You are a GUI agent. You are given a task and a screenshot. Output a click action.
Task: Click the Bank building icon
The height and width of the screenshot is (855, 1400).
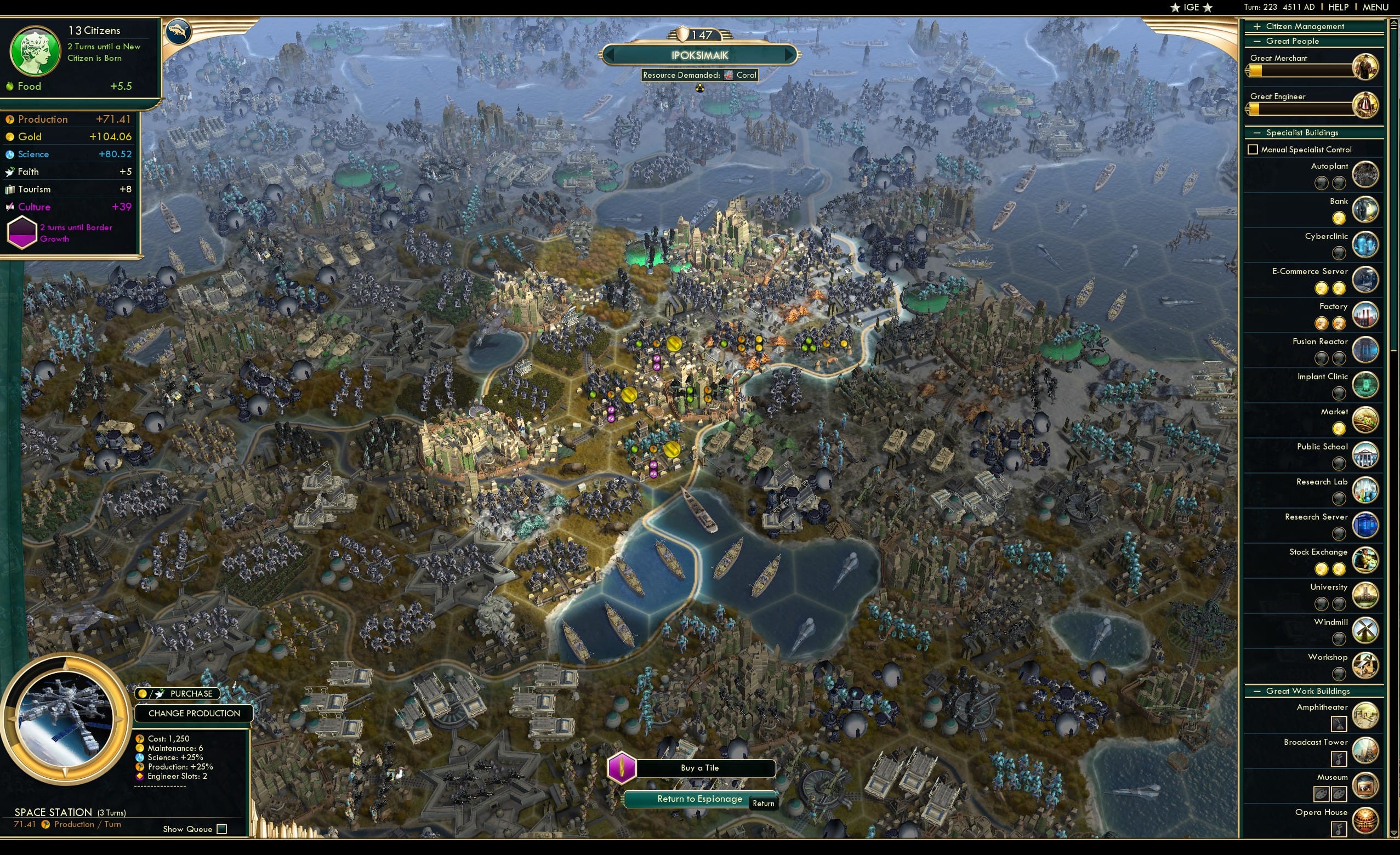[x=1368, y=209]
